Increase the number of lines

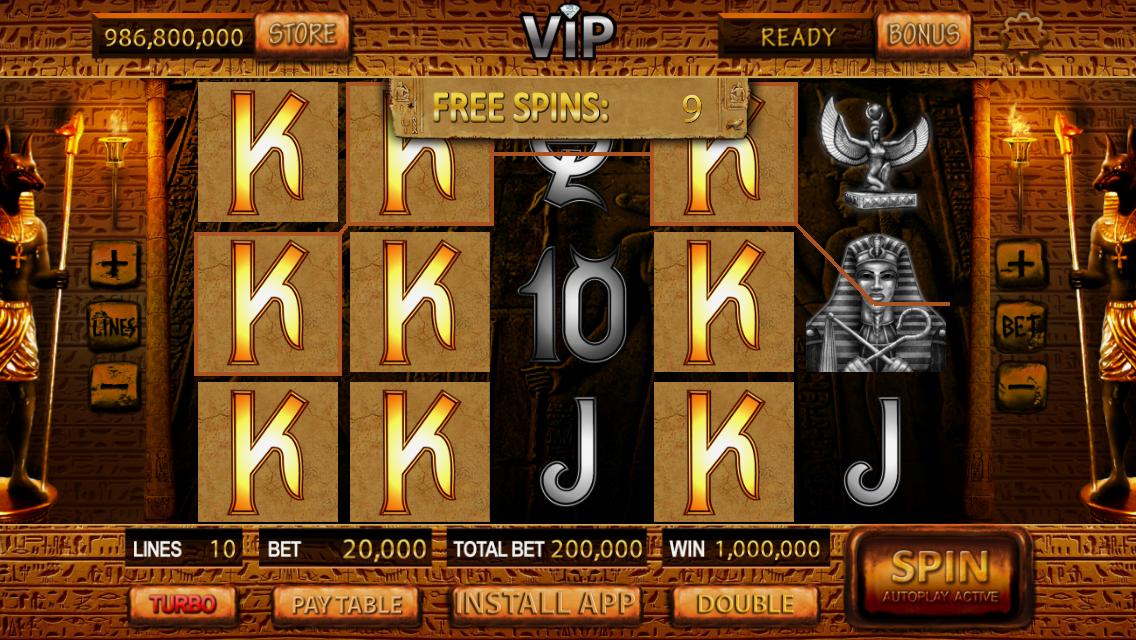(115, 266)
